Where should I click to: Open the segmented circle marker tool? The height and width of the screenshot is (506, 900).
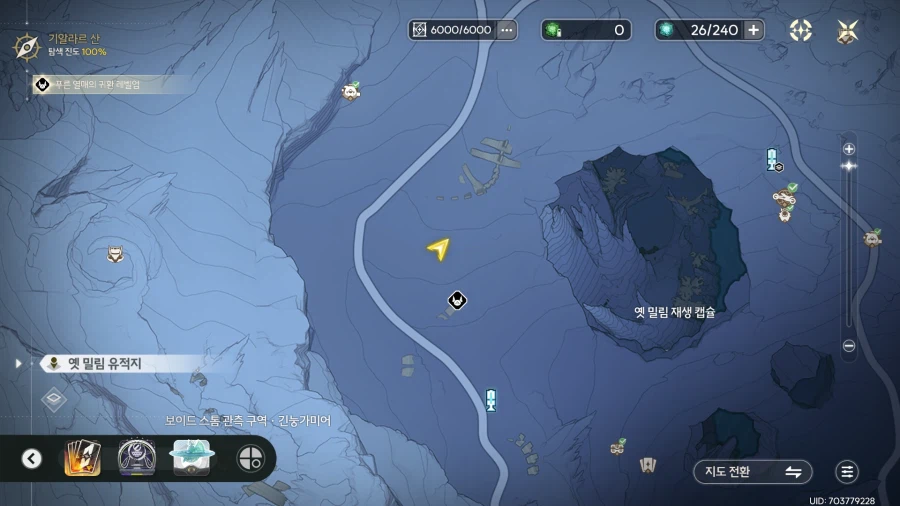pos(249,459)
